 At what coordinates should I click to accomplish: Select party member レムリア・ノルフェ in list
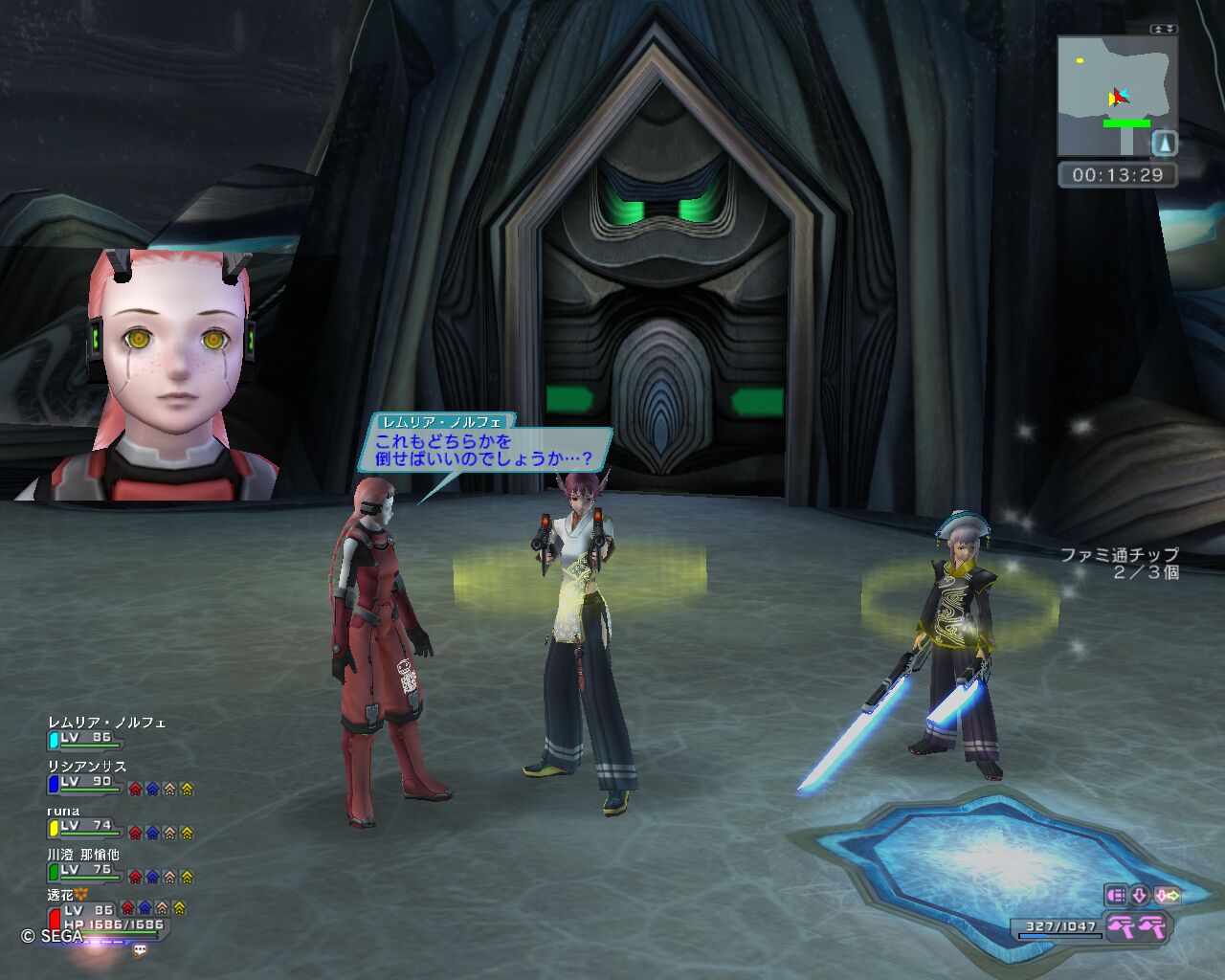pos(106,723)
